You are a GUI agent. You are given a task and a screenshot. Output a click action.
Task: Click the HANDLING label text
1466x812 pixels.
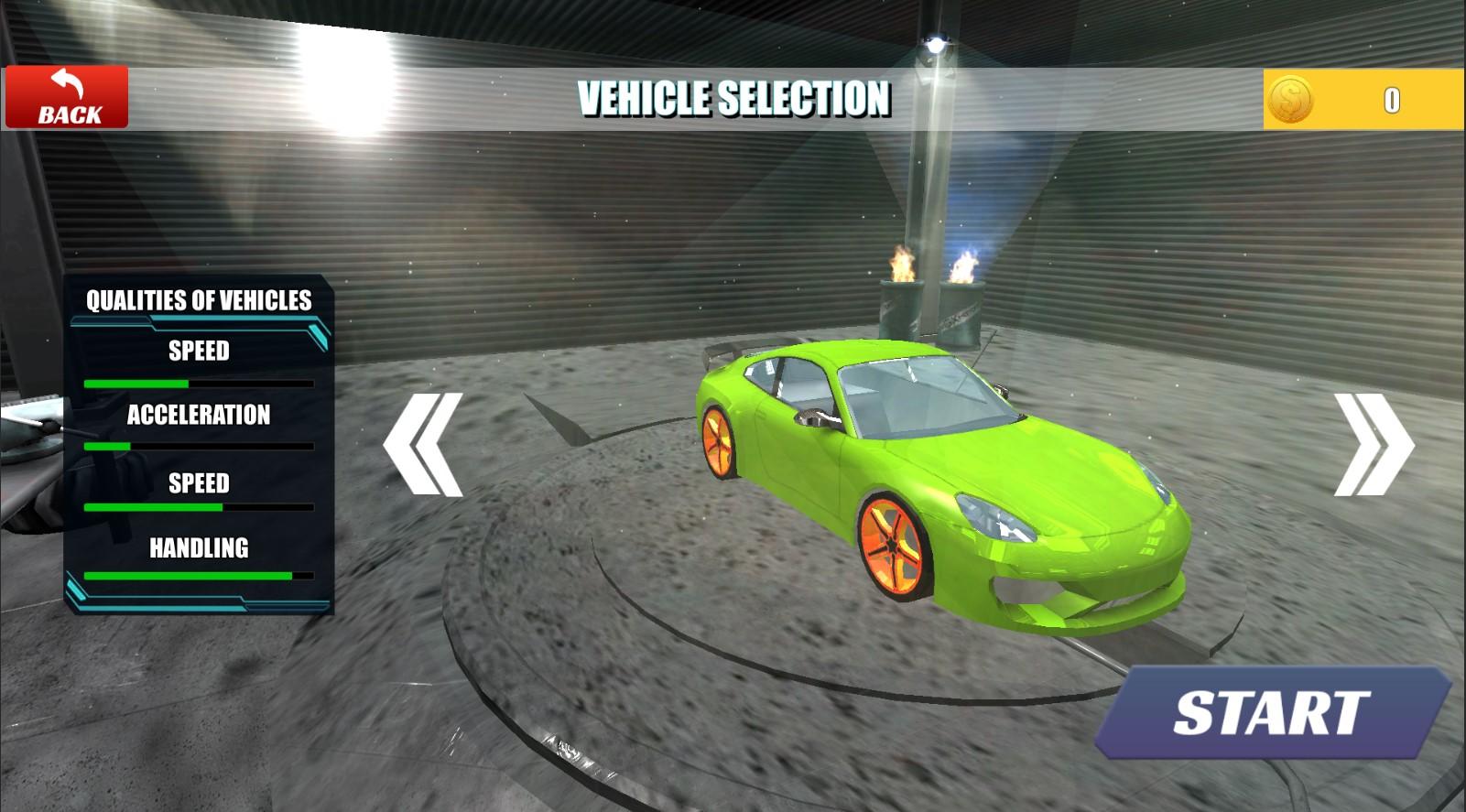[x=198, y=548]
